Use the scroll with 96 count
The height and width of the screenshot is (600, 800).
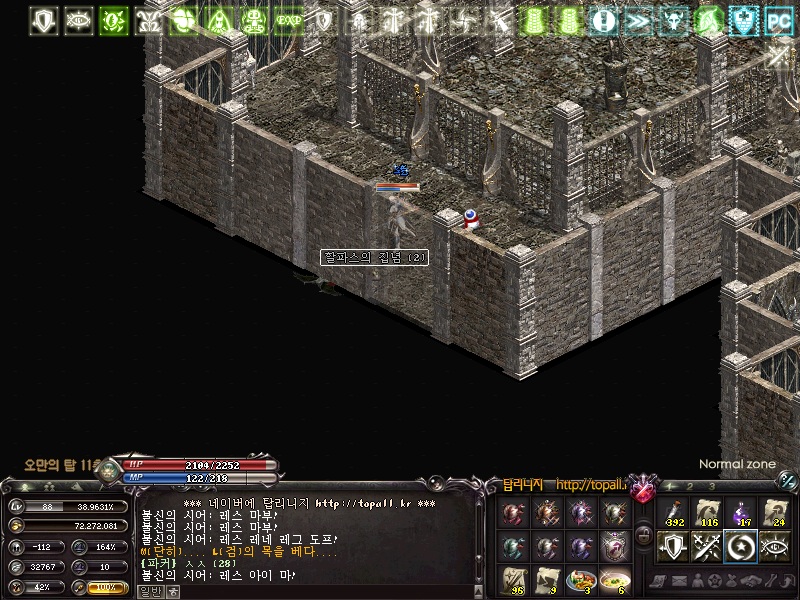coord(513,580)
